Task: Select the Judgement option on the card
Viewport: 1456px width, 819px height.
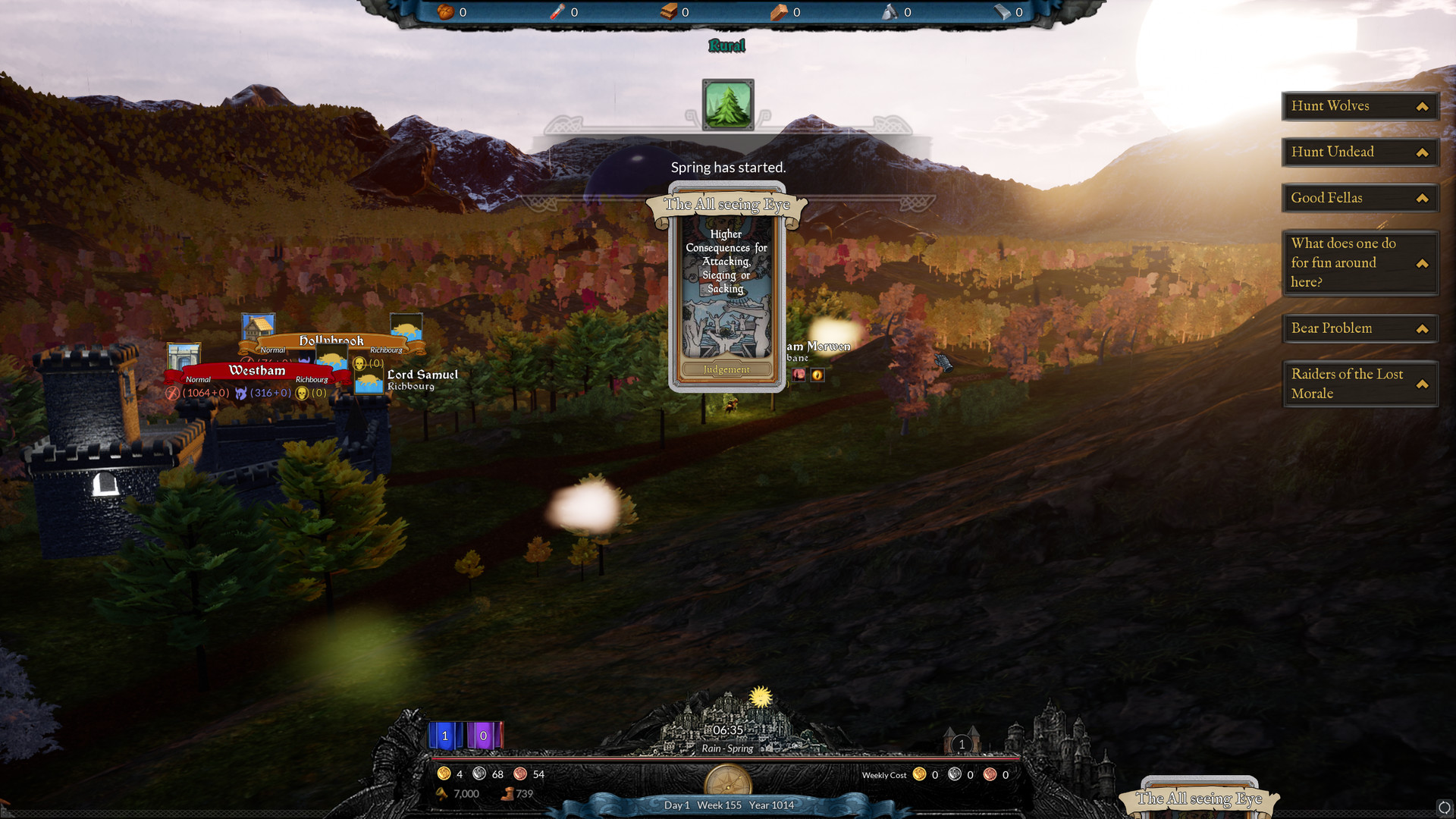Action: click(726, 369)
